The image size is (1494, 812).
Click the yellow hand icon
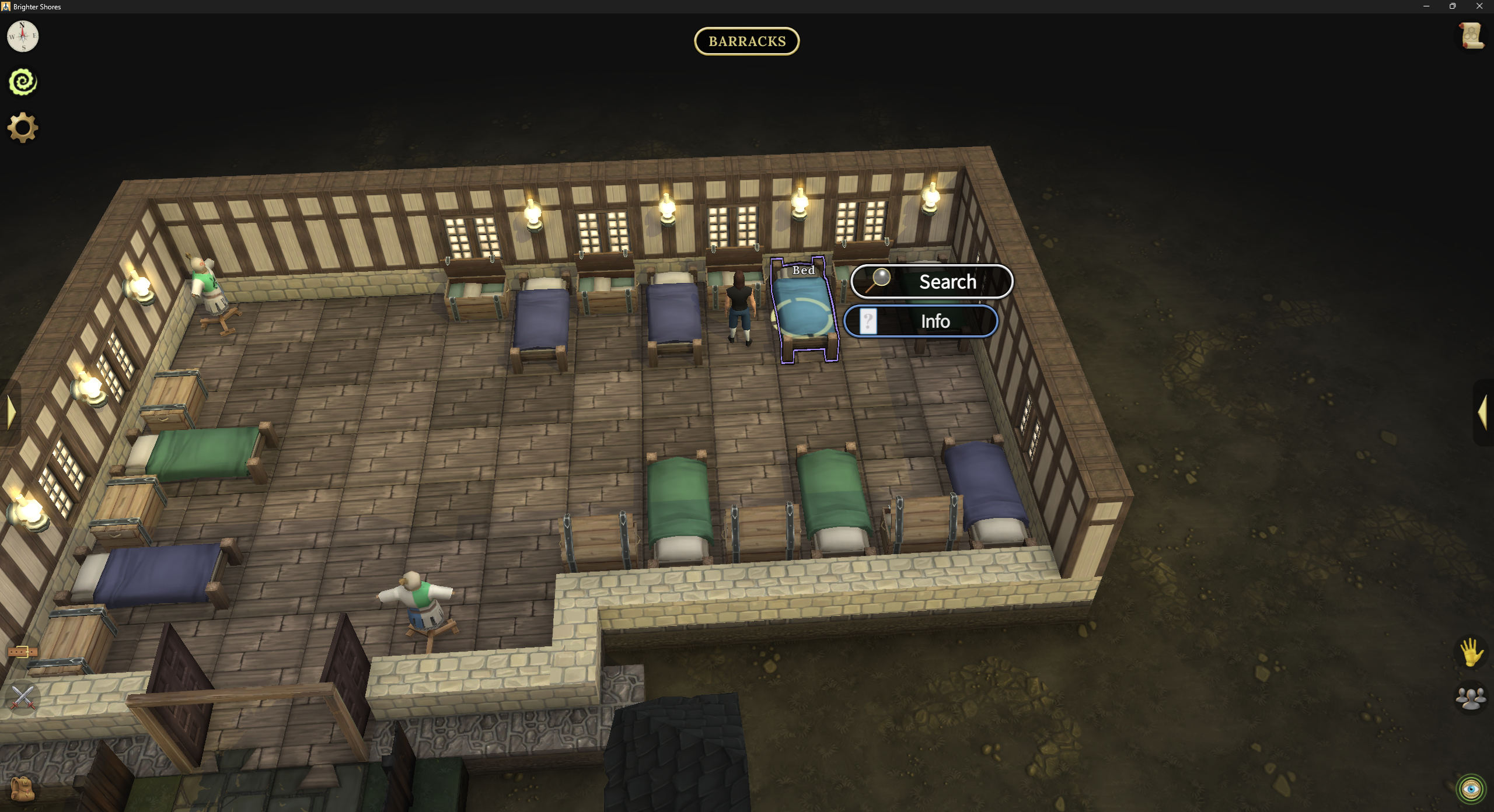1471,652
